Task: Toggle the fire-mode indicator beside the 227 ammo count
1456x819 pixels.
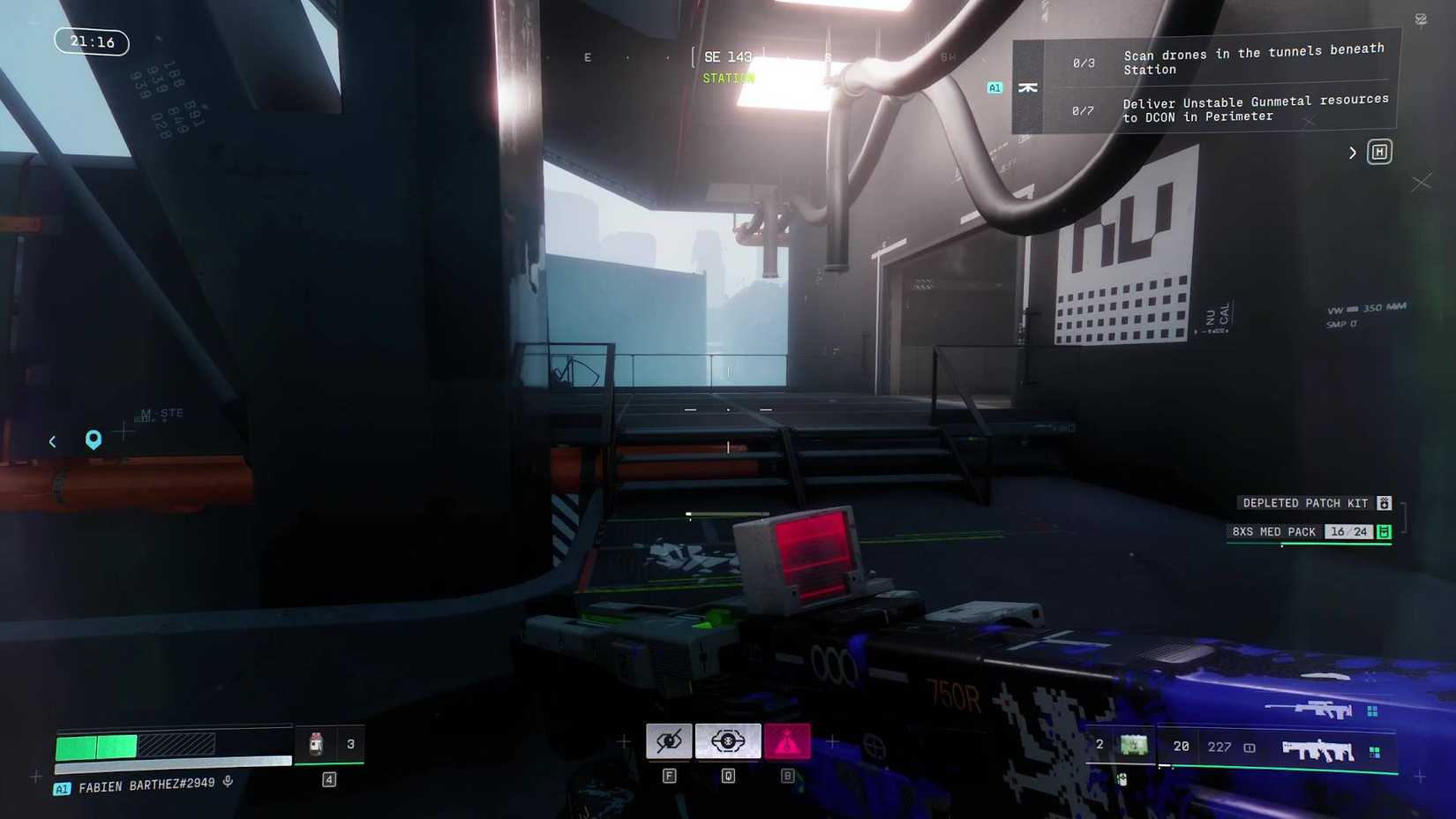Action: [x=1249, y=747]
